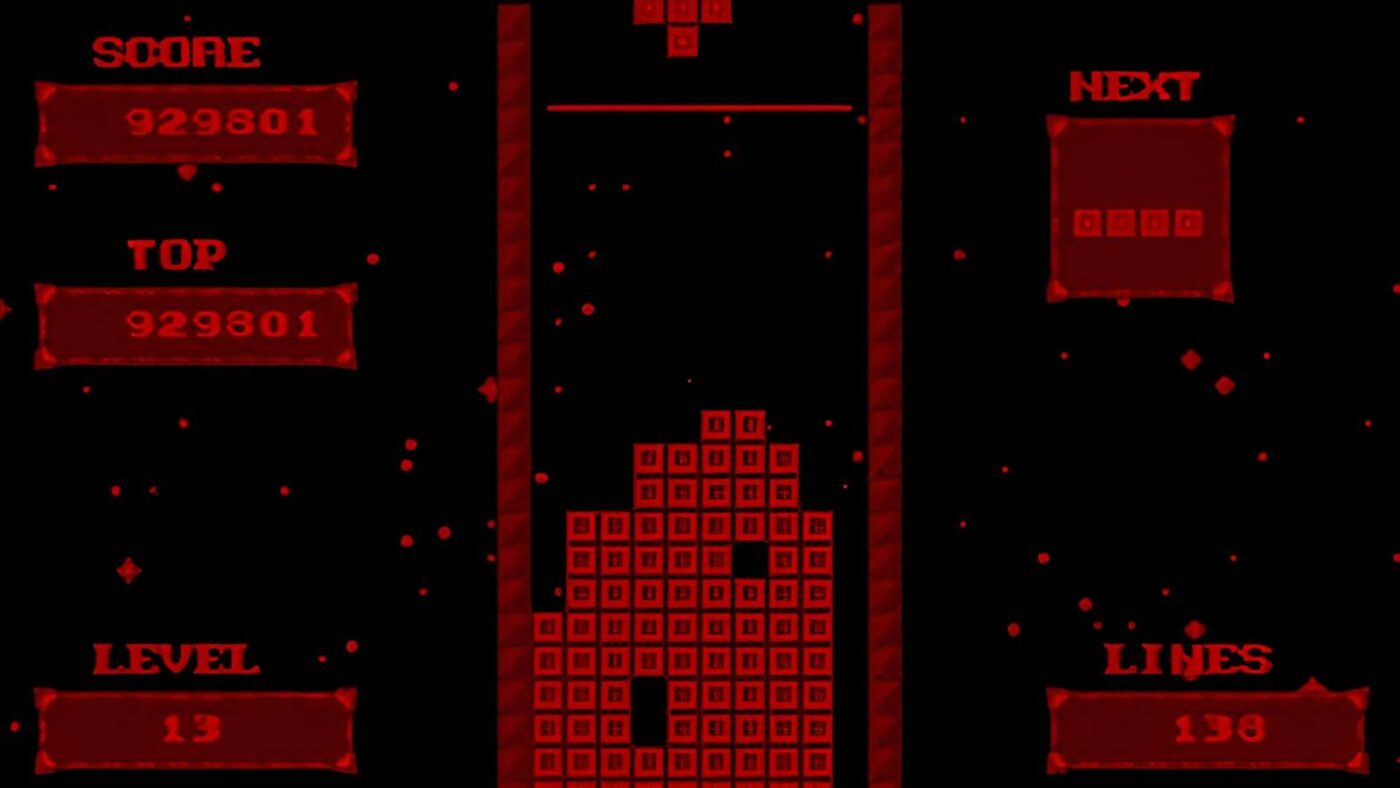Viewport: 1400px width, 788px height.
Task: Click the diamond sparkle left of the LEVEL panel
Action: click(x=130, y=570)
